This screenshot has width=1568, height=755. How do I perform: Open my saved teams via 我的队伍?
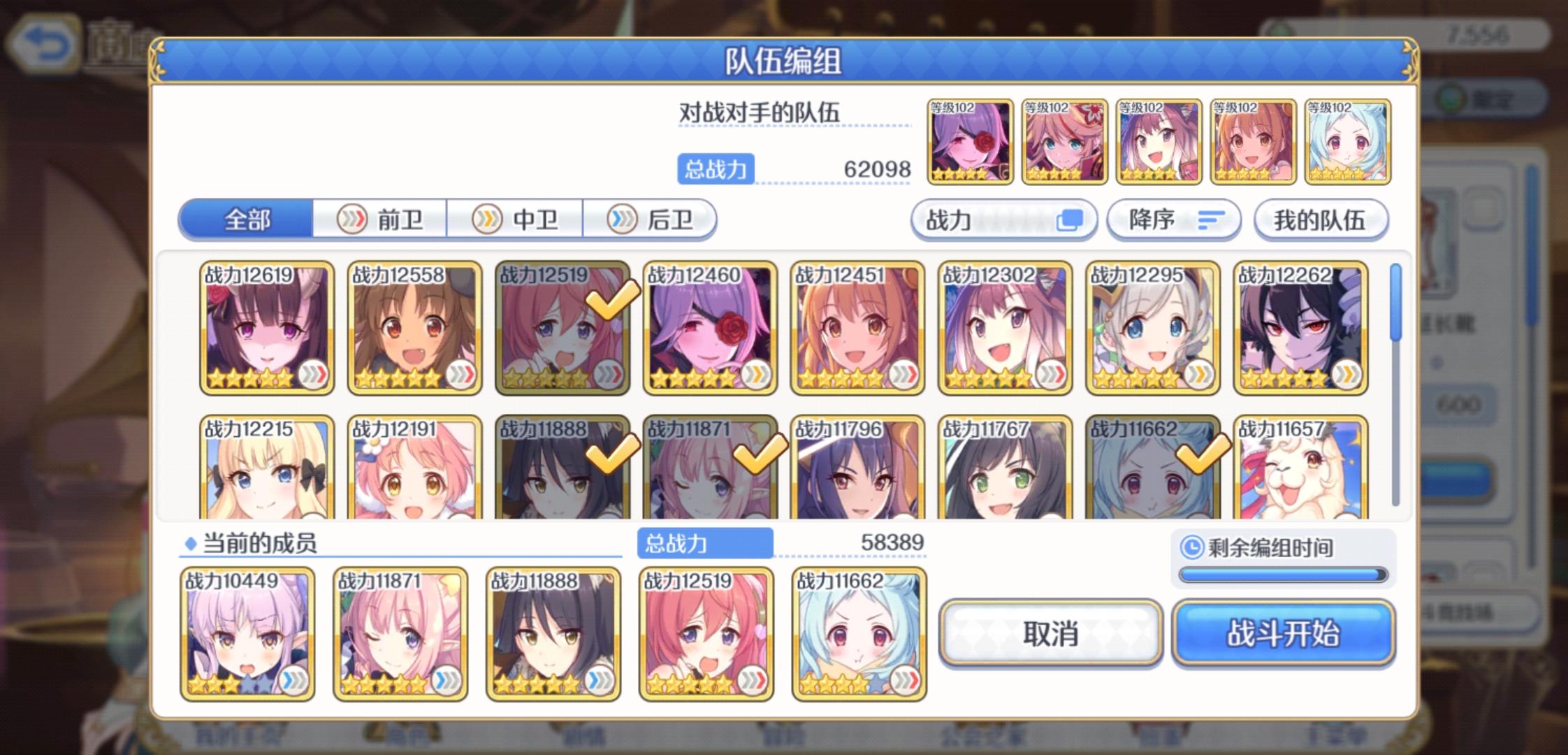click(1323, 220)
